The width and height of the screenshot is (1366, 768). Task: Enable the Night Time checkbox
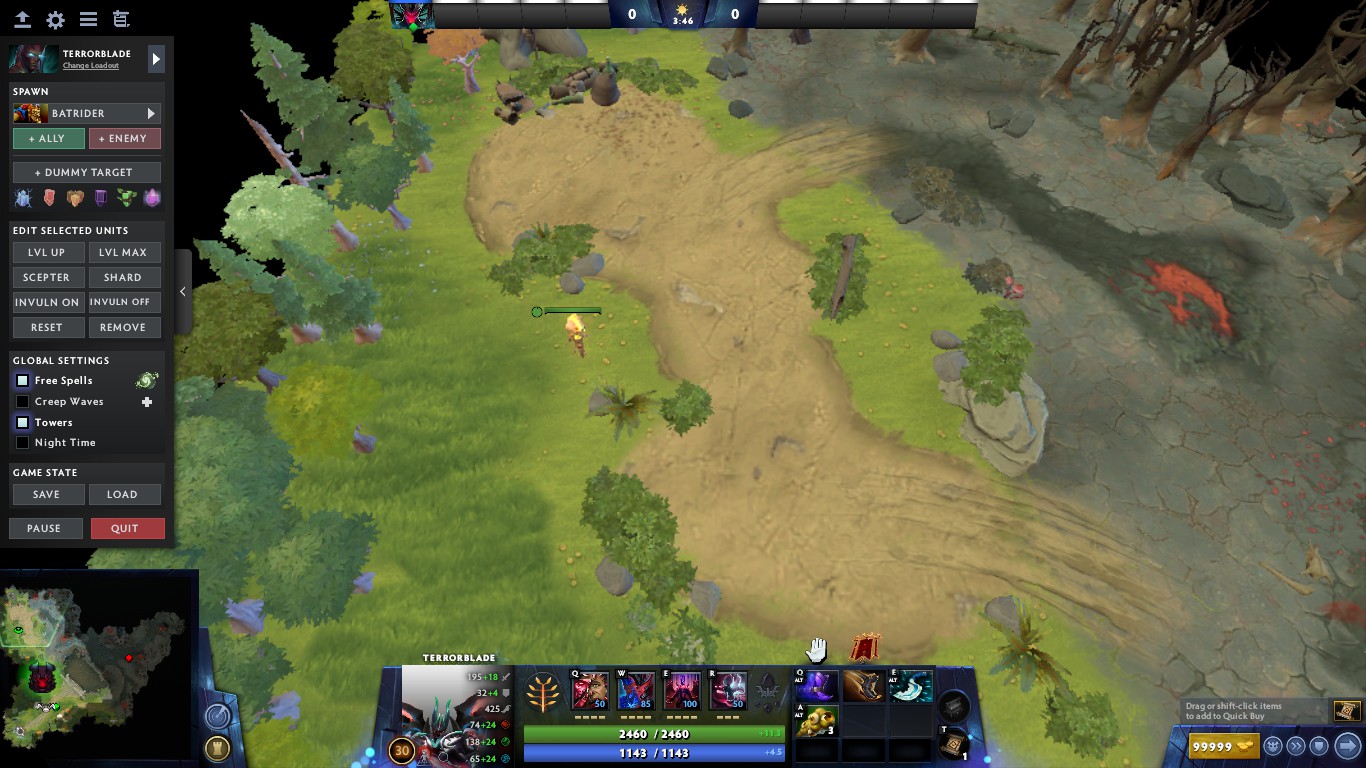pyautogui.click(x=22, y=443)
